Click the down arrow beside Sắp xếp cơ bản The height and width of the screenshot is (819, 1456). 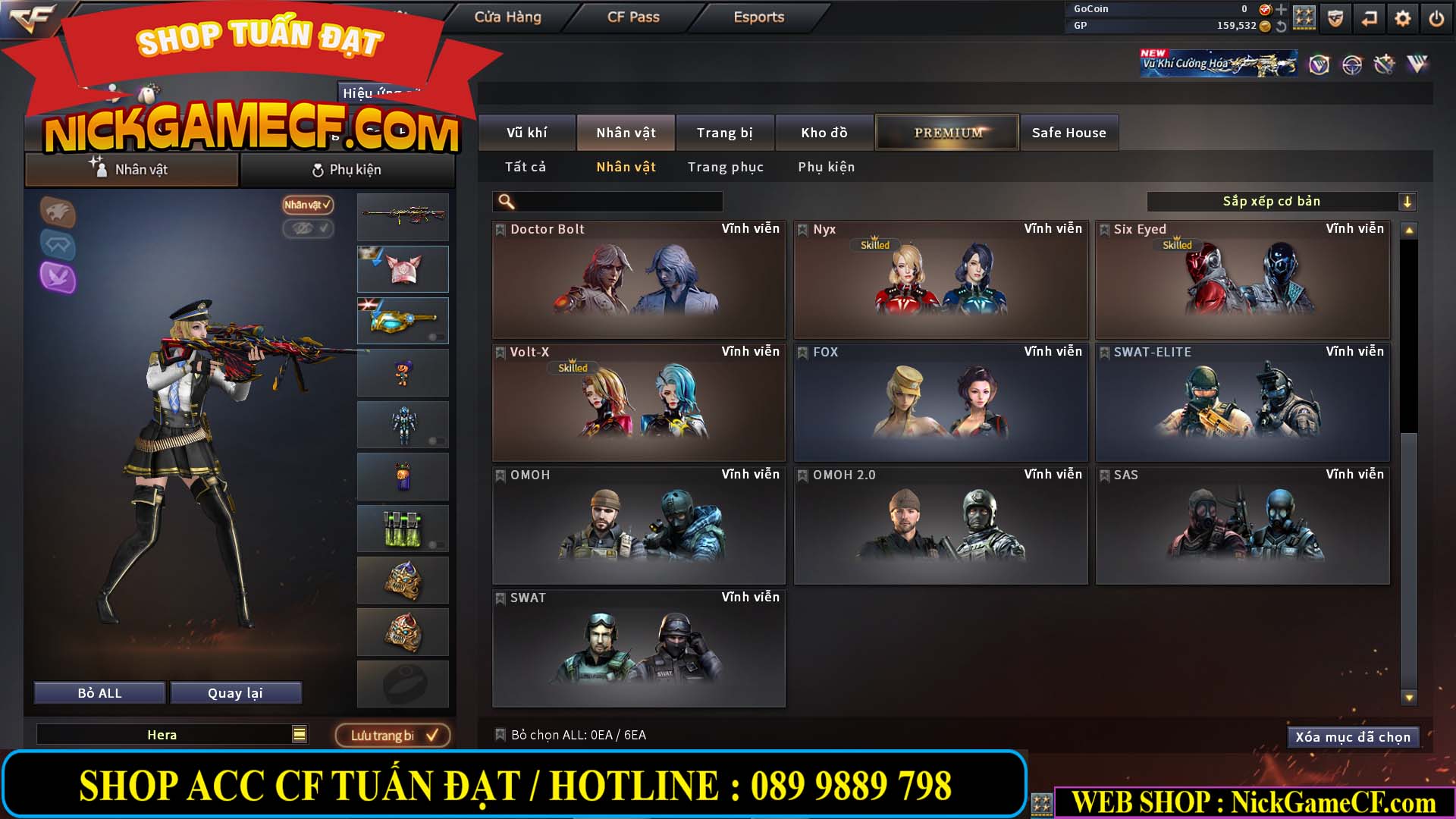1408,201
